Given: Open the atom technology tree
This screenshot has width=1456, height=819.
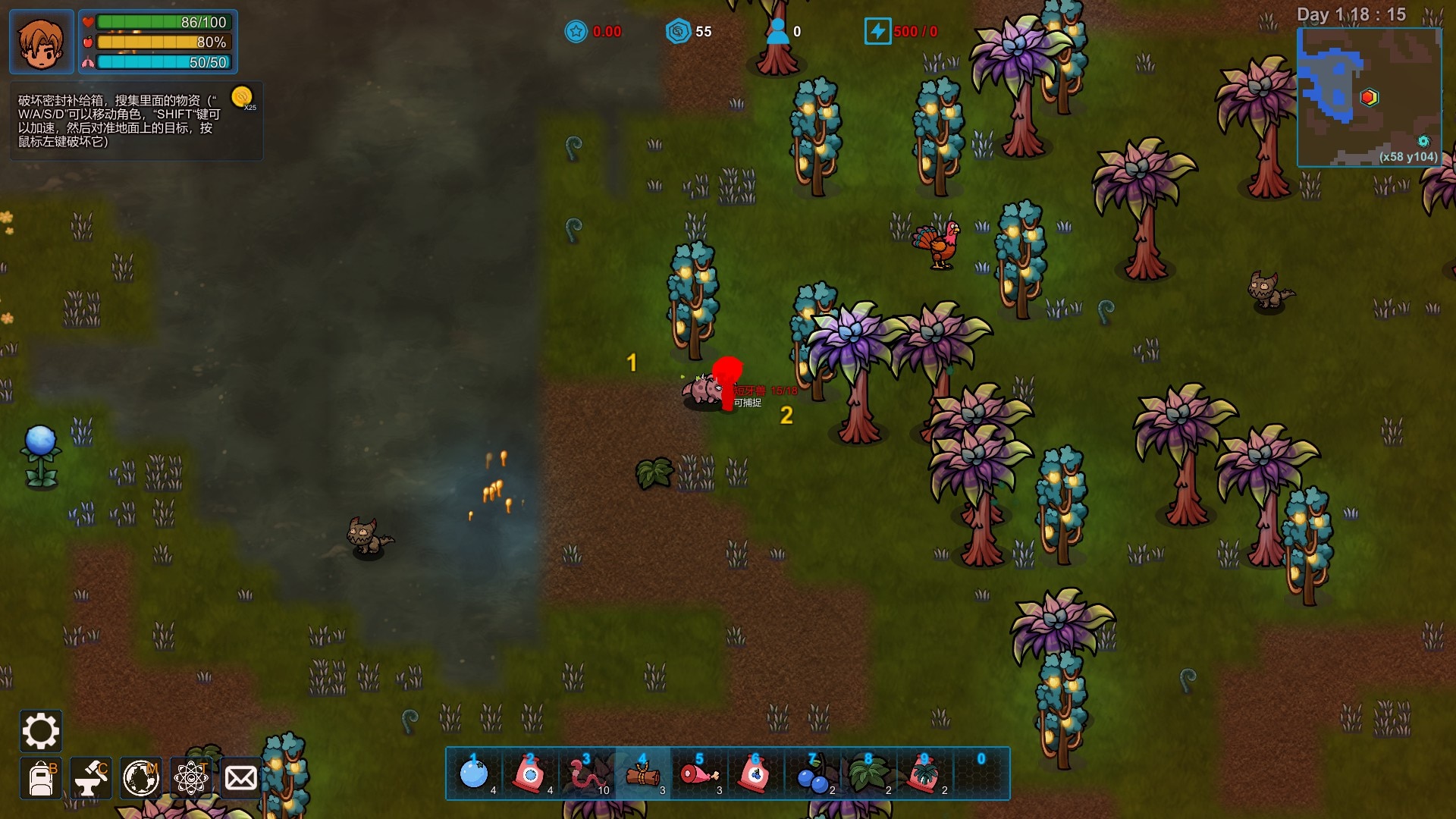Looking at the screenshot, I should [x=191, y=779].
